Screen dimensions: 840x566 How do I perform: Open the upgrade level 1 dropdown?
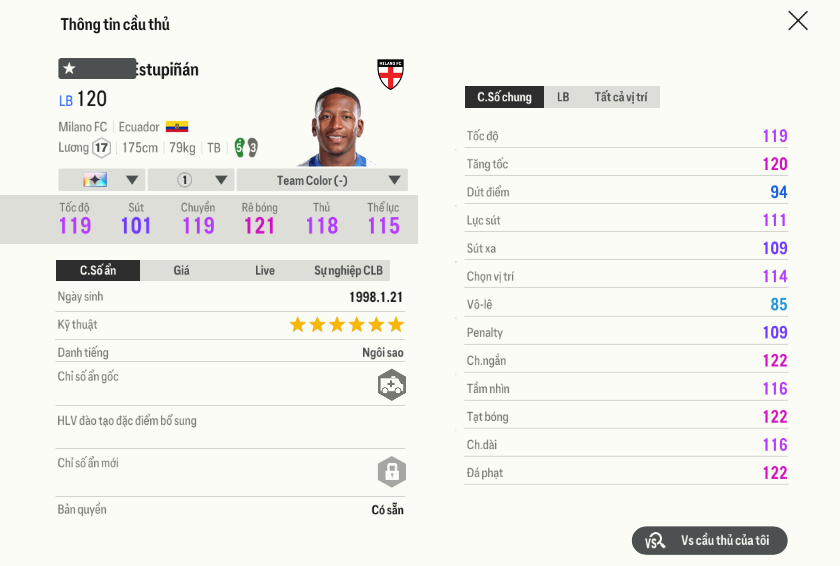pos(191,180)
